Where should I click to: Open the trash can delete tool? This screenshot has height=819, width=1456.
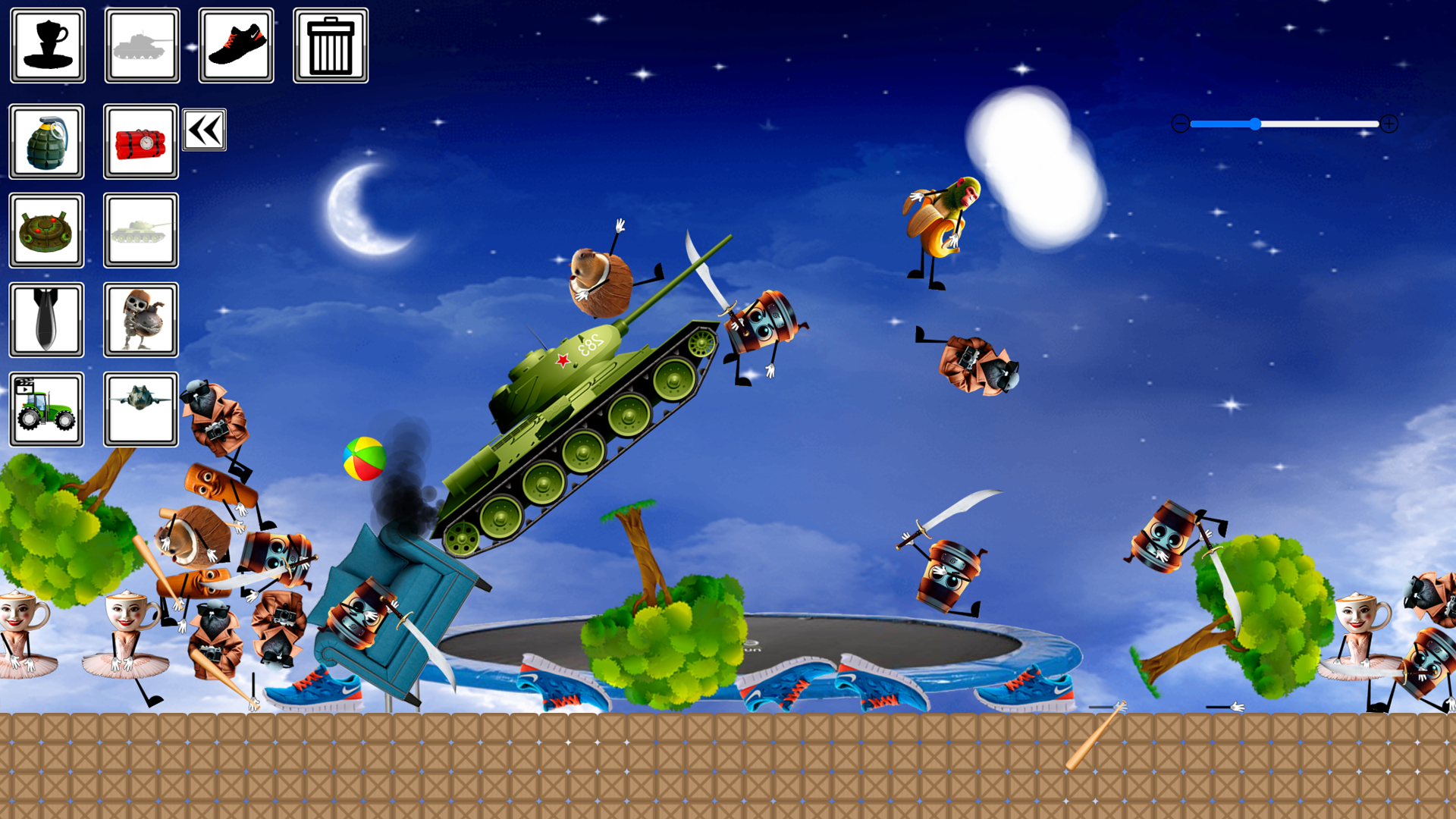pos(331,45)
